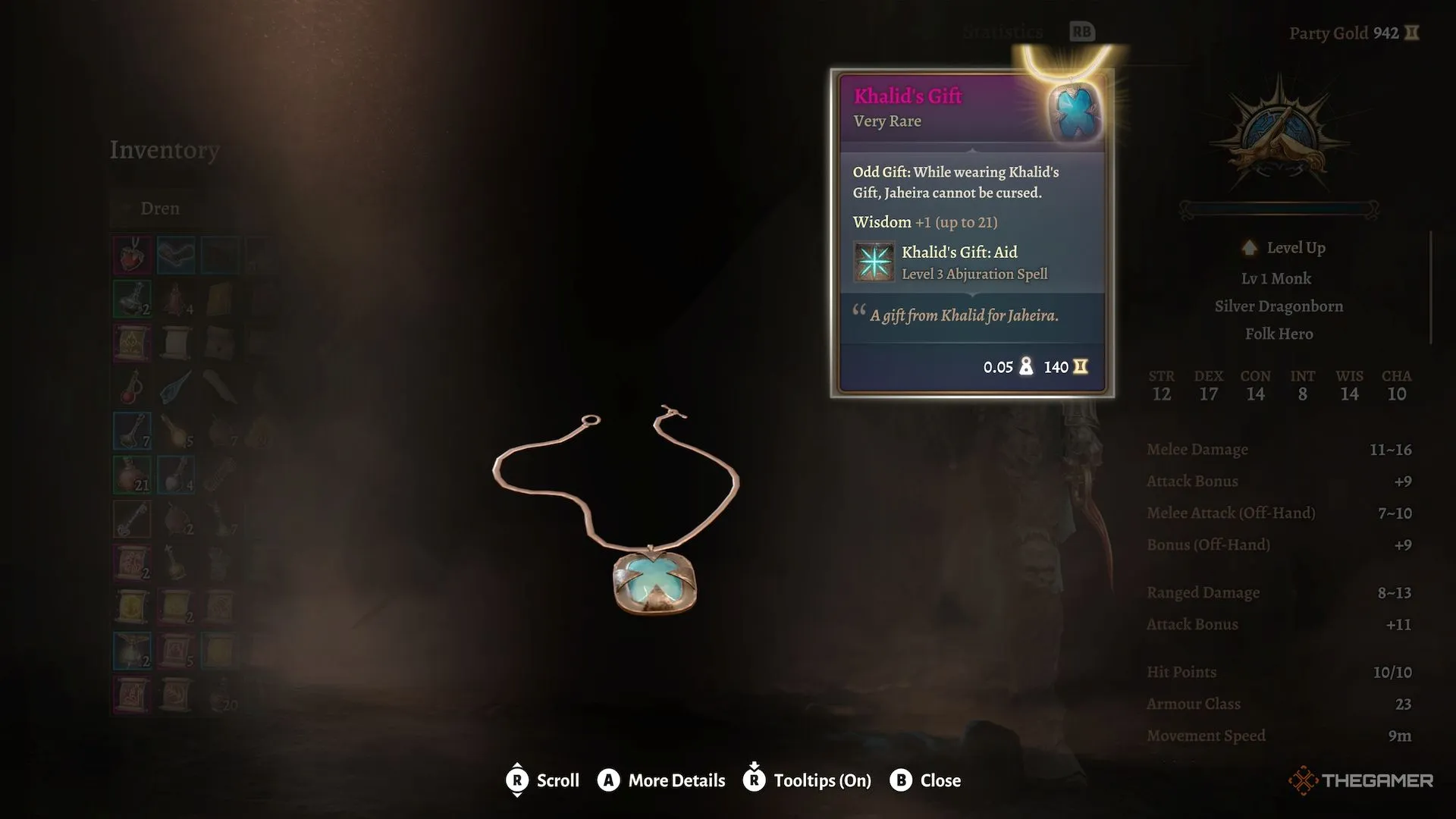Select the potion stack of 21
Screen dimensions: 1456x819
[132, 475]
